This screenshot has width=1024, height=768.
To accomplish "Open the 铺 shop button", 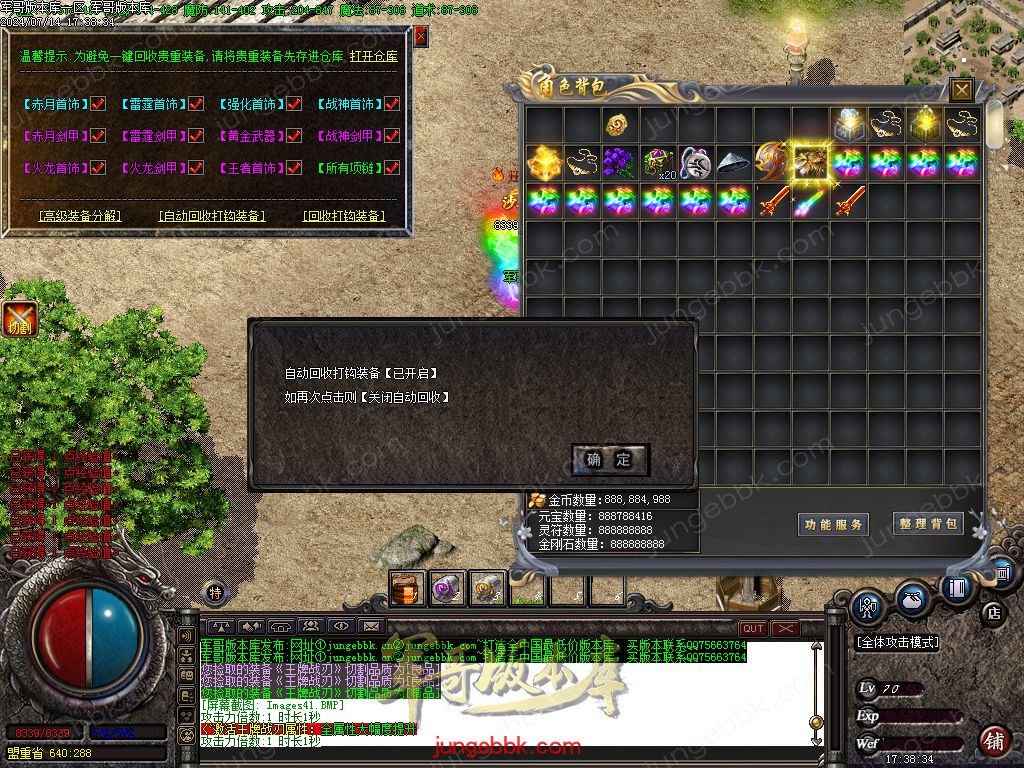I will click(993, 740).
